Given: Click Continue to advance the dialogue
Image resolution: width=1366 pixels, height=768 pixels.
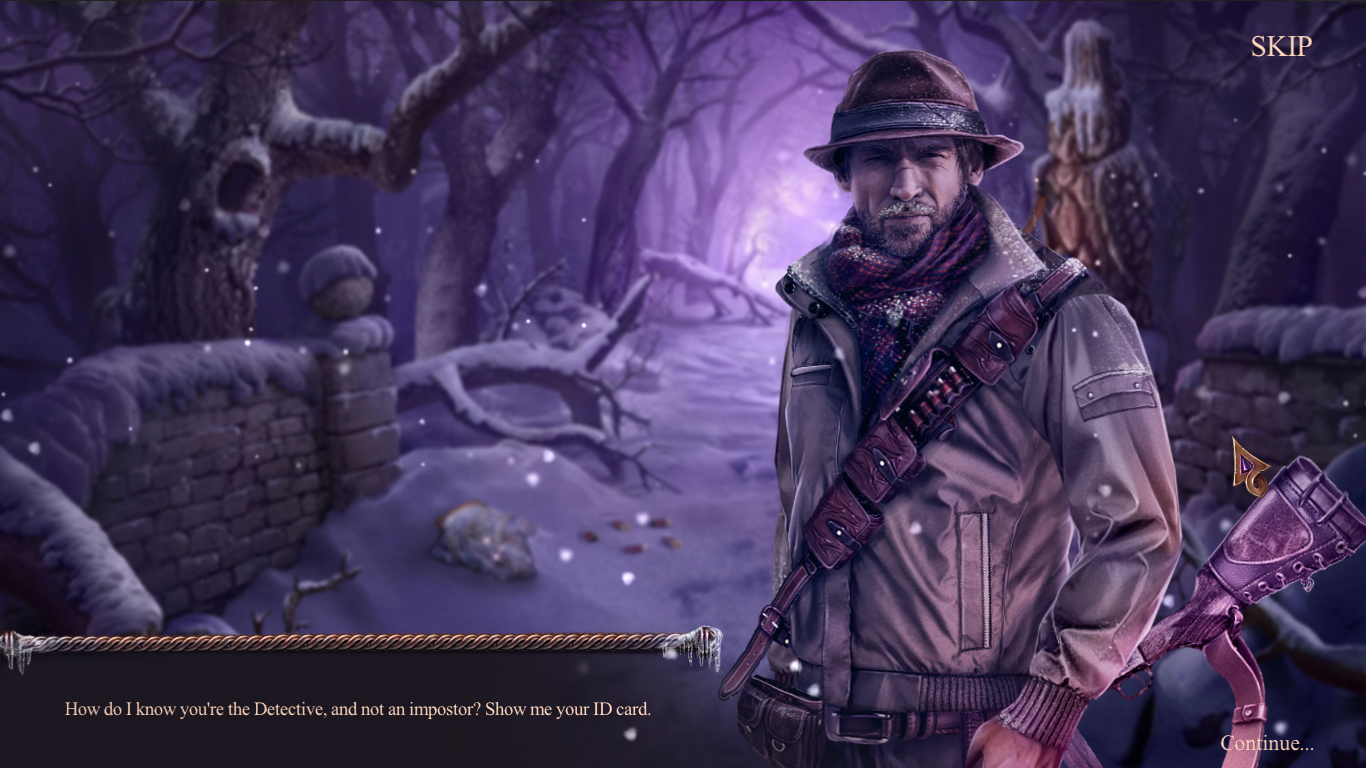Looking at the screenshot, I should (1266, 742).
